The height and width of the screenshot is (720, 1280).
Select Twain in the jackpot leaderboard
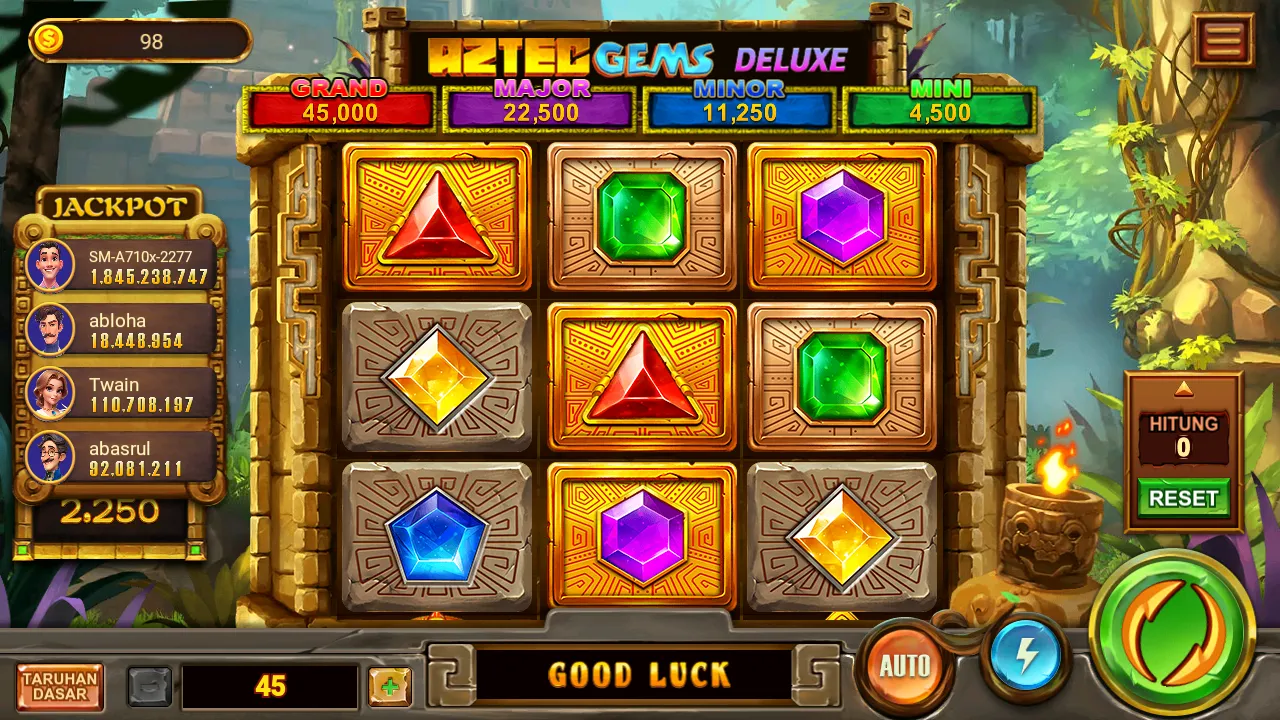120,393
